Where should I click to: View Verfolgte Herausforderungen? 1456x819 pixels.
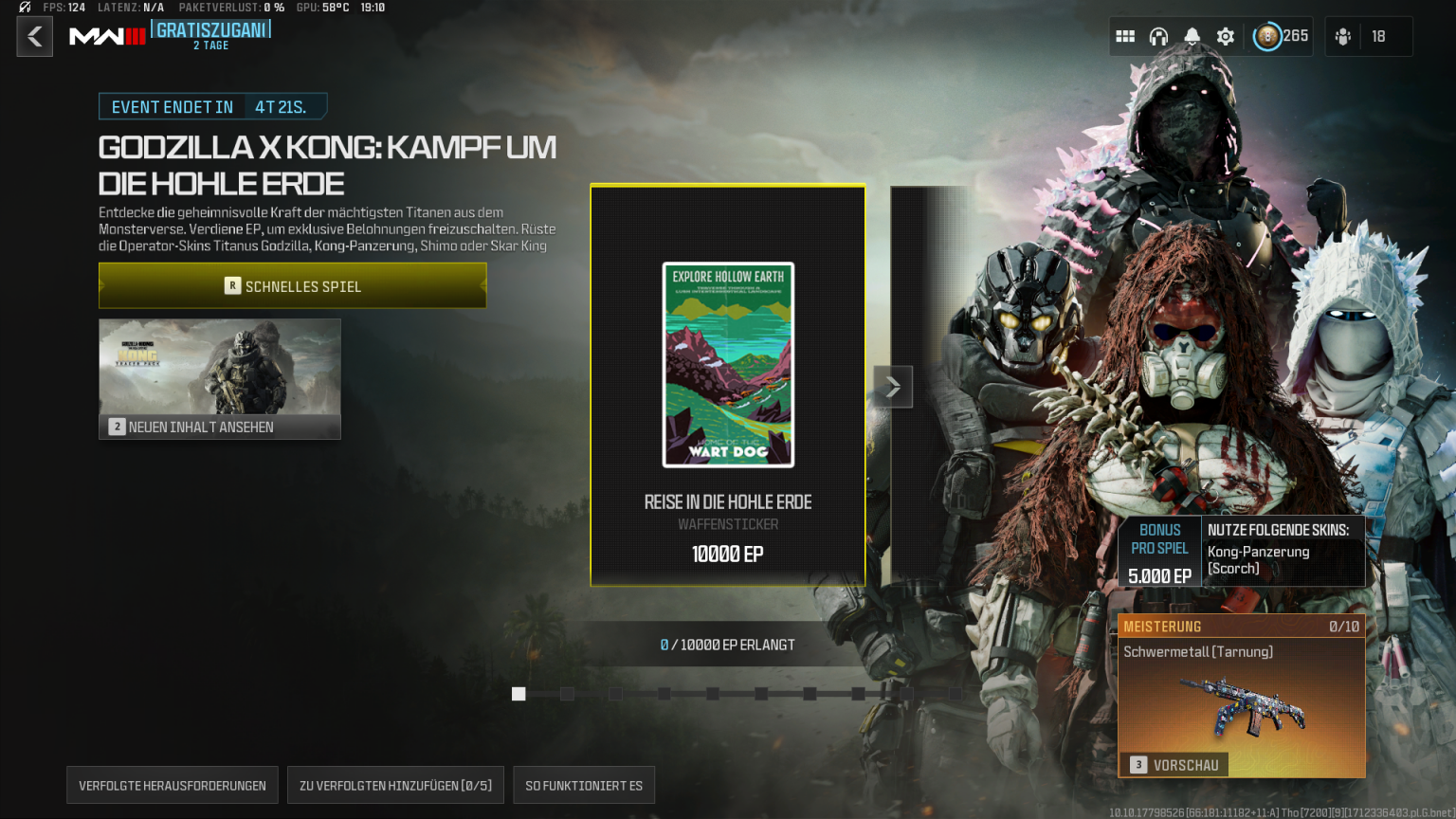coord(172,785)
